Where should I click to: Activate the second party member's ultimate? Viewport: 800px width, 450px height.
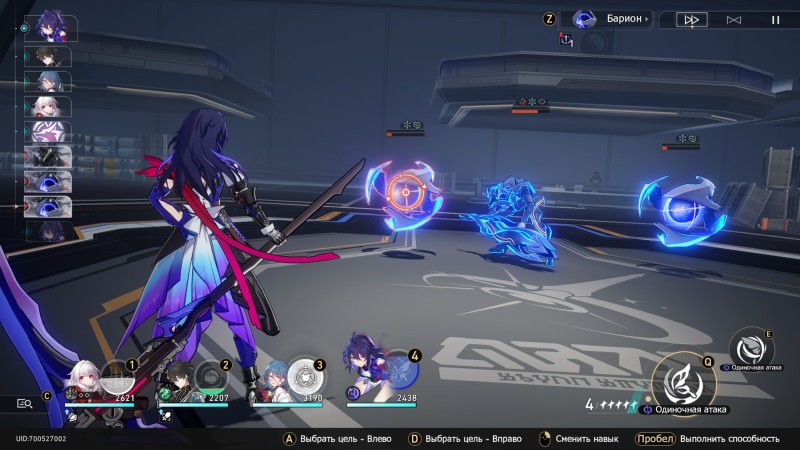tap(210, 377)
